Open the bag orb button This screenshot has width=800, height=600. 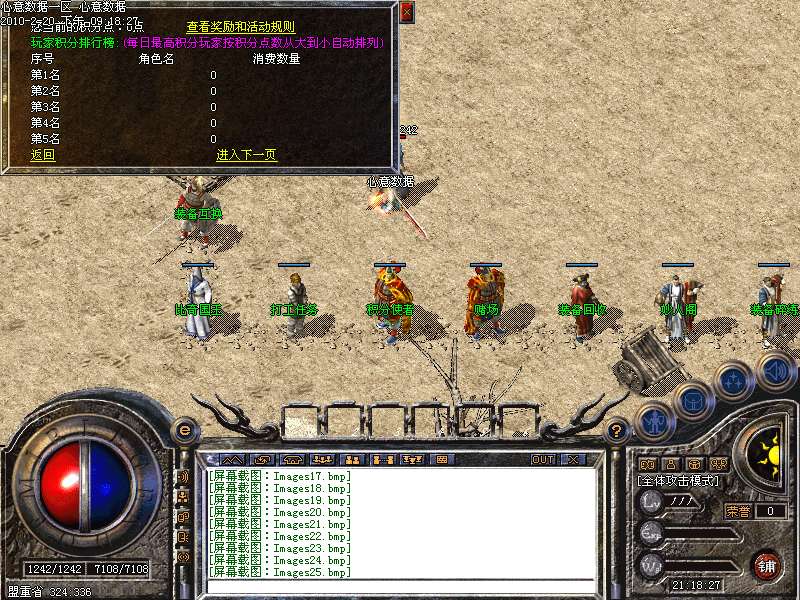coord(692,401)
